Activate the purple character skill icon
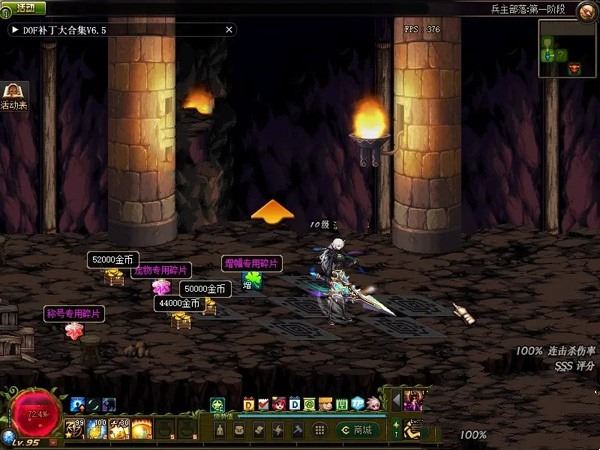This screenshot has width=600, height=450. 412,400
